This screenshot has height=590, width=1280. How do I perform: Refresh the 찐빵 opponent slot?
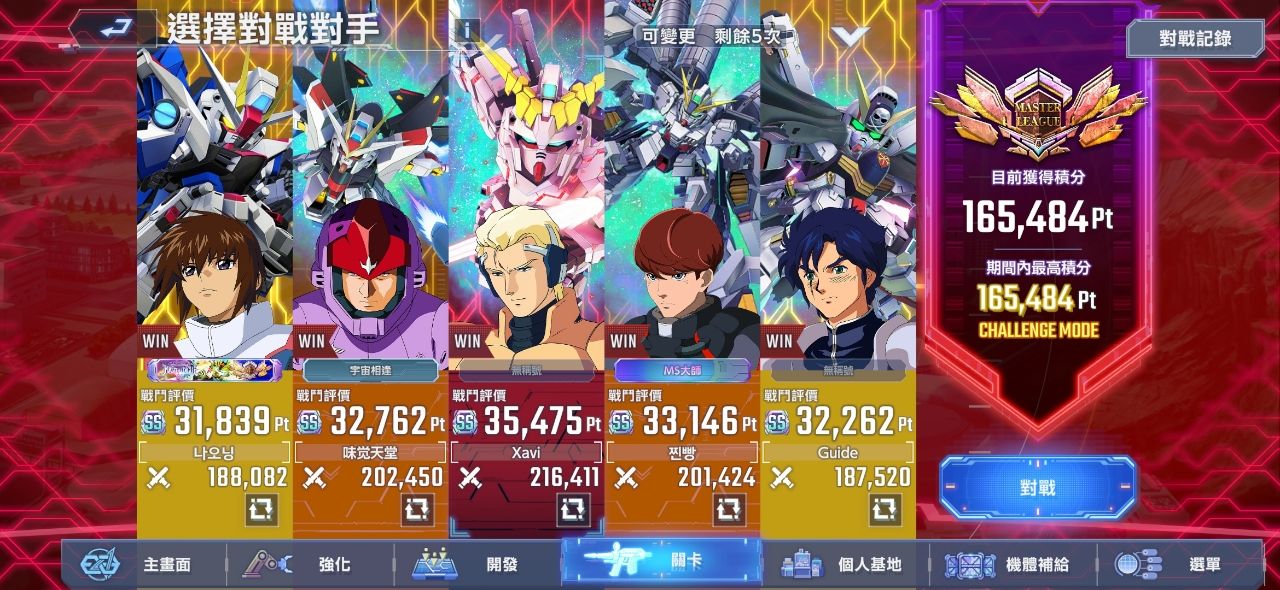click(729, 510)
